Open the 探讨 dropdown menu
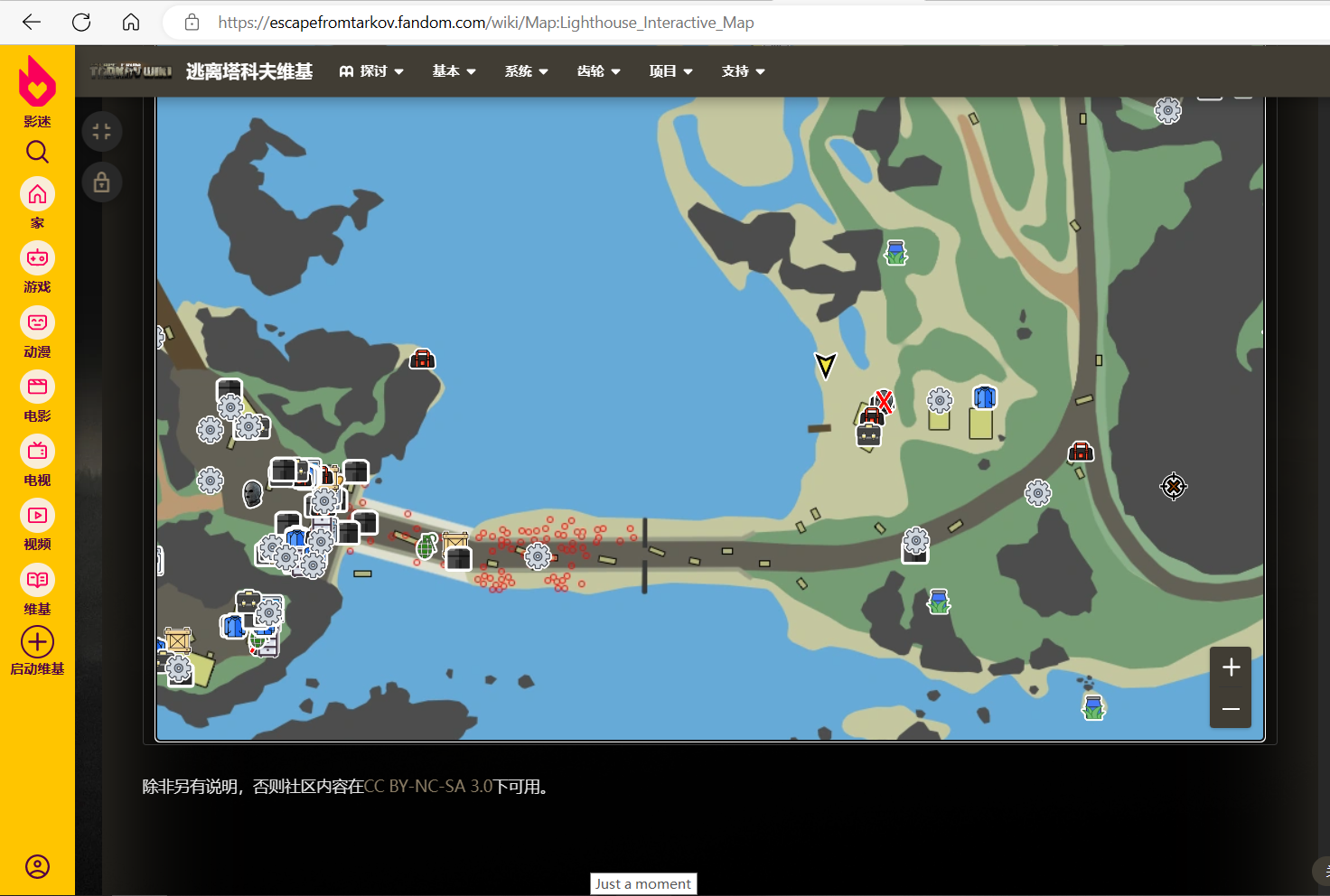Screen dimensions: 1330x896 point(371,71)
